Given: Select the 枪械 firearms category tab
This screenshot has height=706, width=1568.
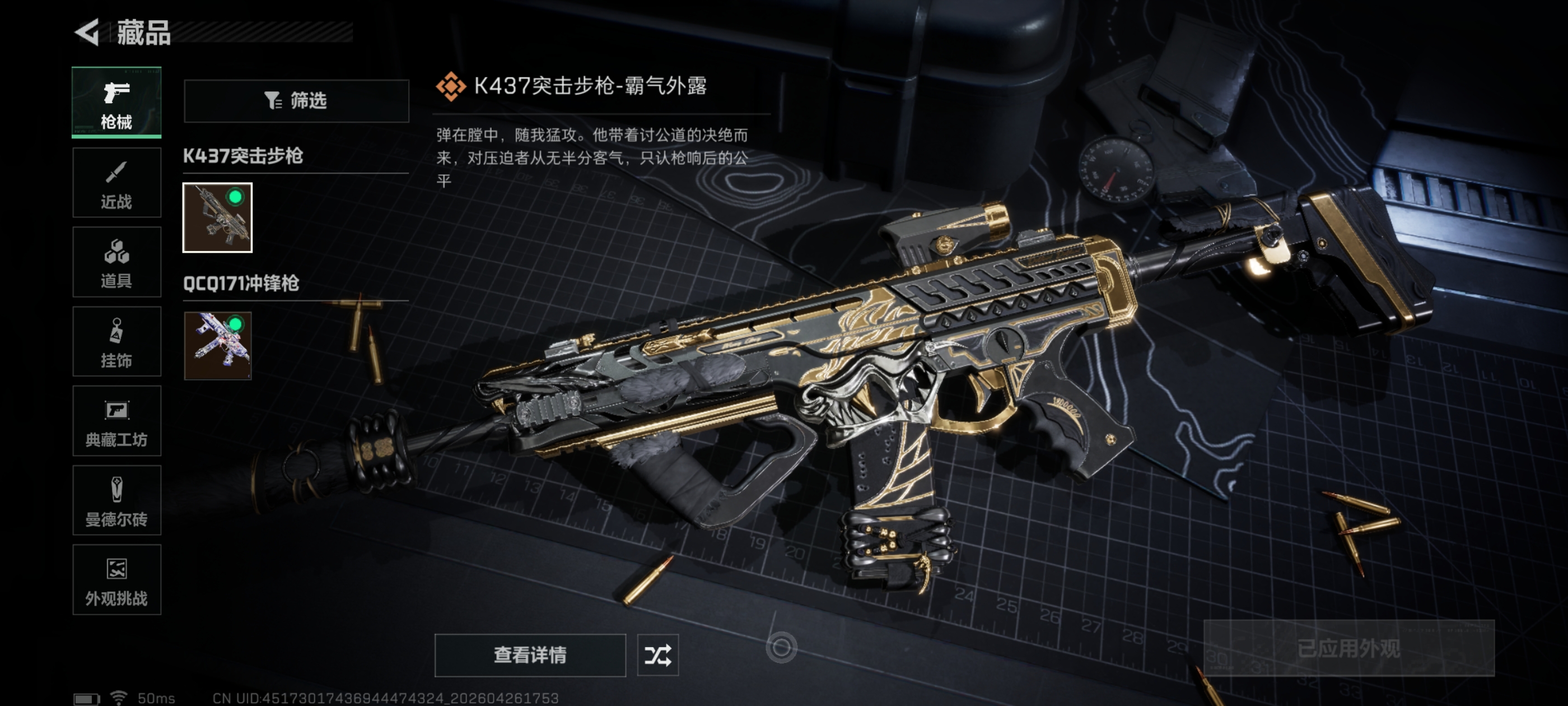Looking at the screenshot, I should coord(116,103).
